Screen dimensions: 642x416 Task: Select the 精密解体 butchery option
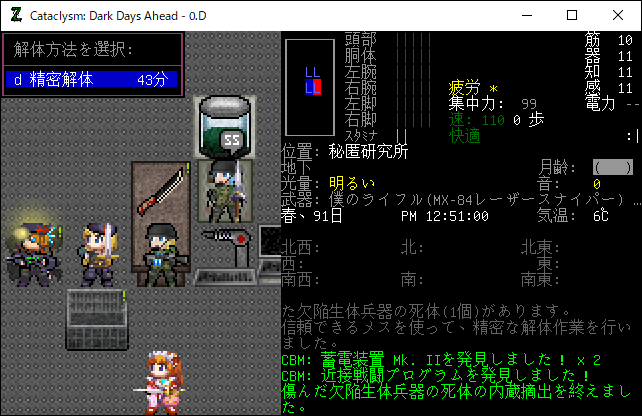(92, 80)
